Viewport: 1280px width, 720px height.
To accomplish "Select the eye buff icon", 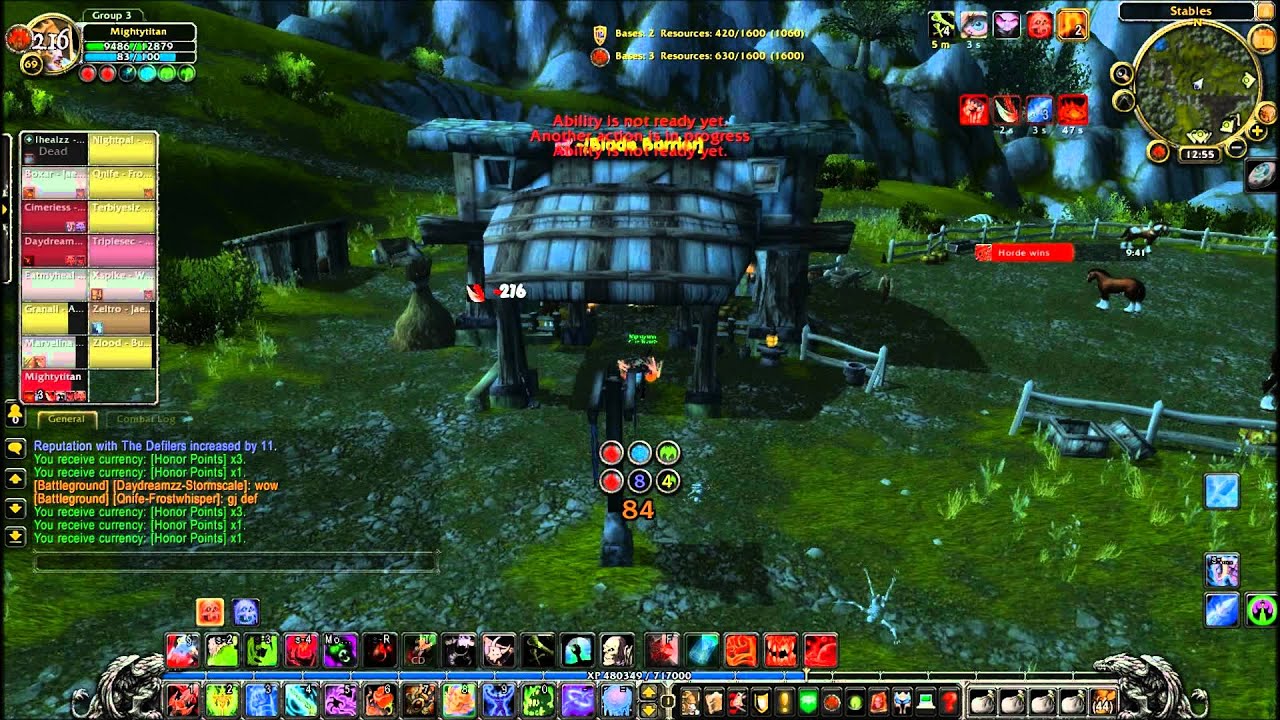I will point(973,24).
